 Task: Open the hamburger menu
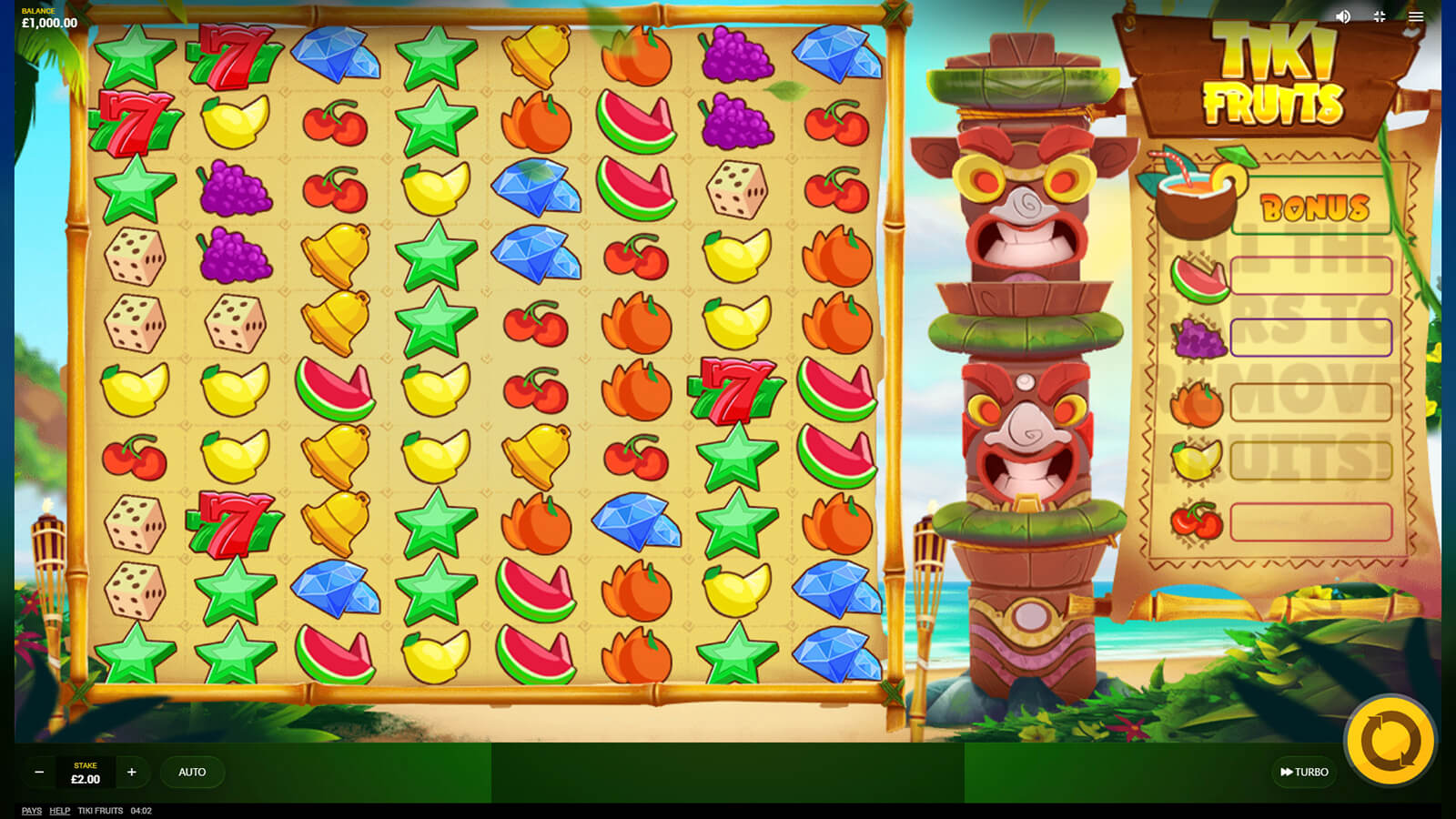[x=1416, y=16]
